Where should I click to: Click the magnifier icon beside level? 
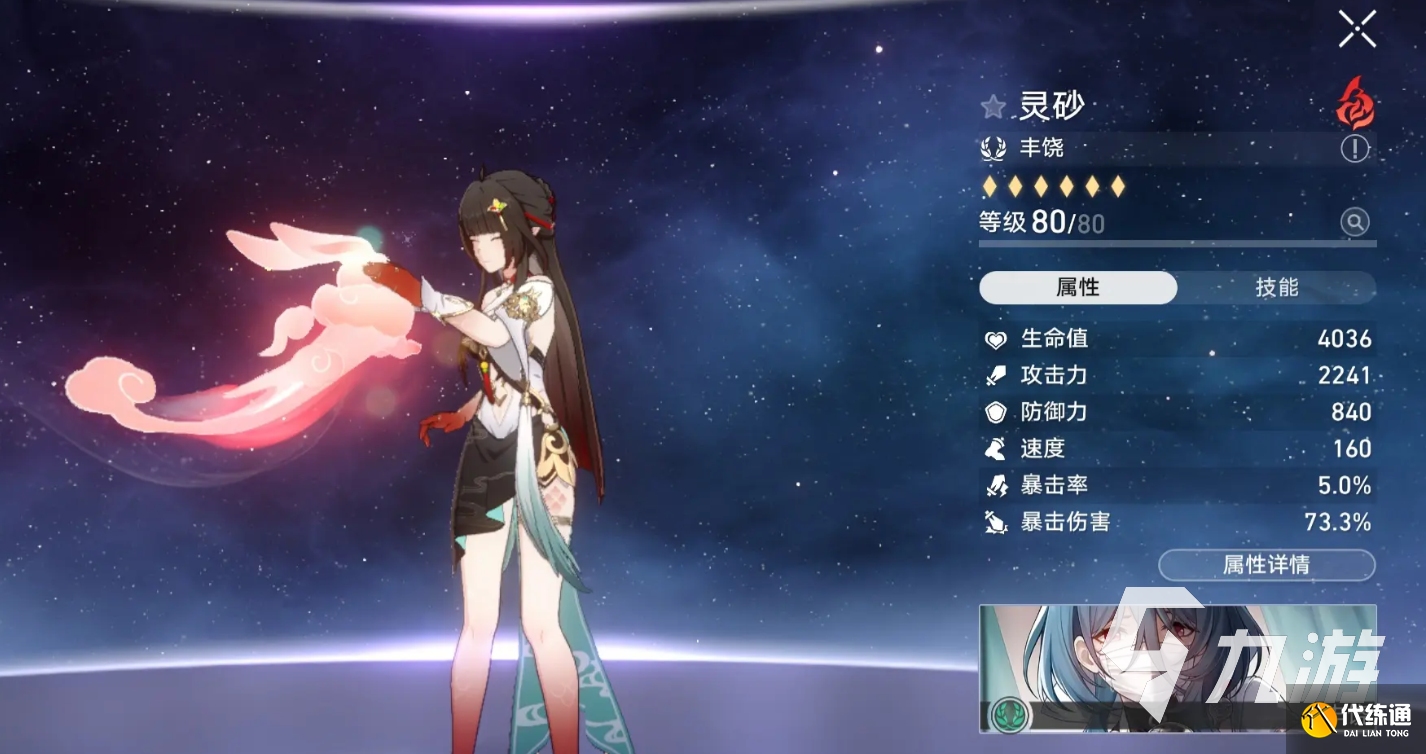(x=1355, y=222)
